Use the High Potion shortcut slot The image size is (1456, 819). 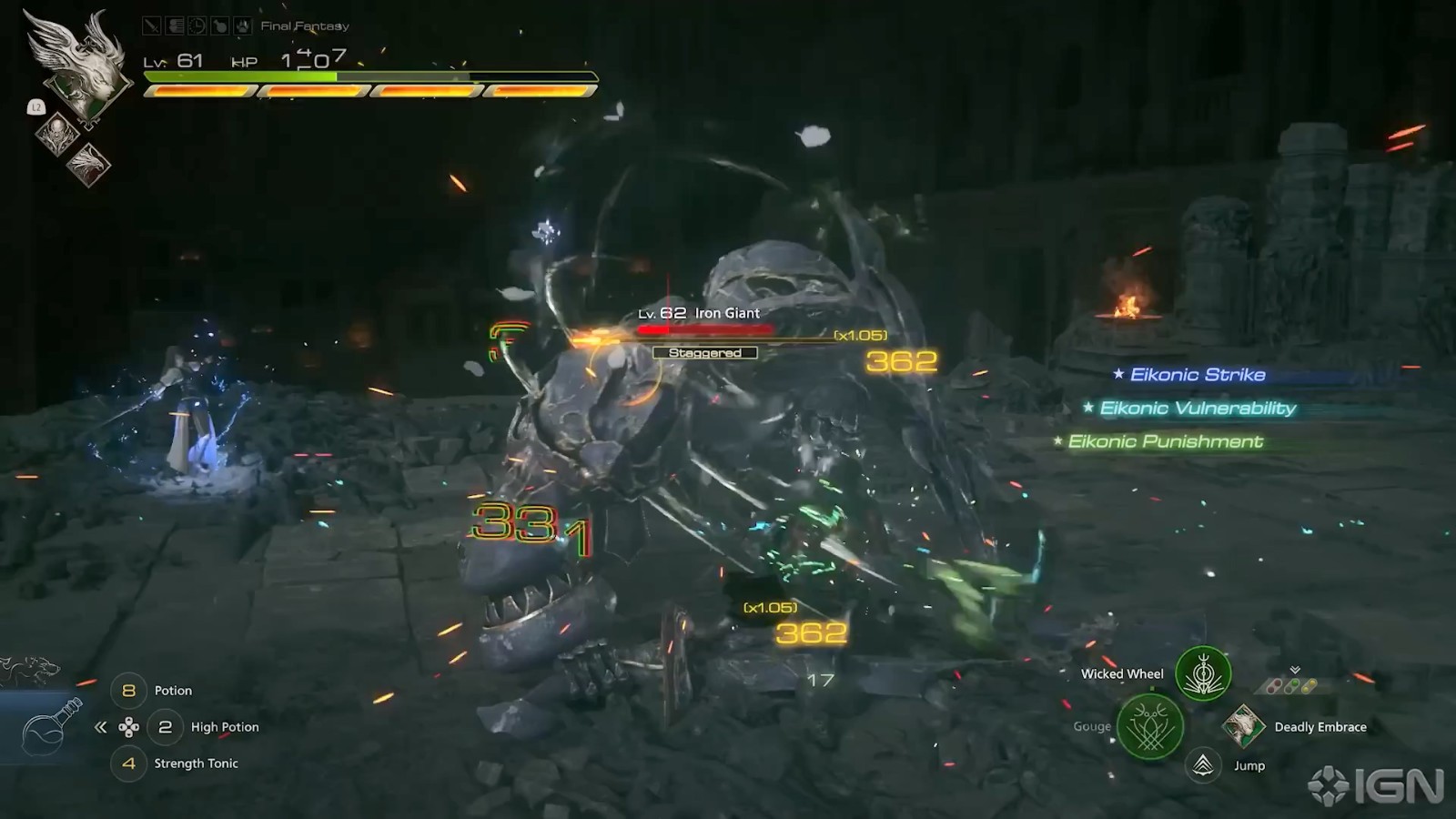point(165,727)
